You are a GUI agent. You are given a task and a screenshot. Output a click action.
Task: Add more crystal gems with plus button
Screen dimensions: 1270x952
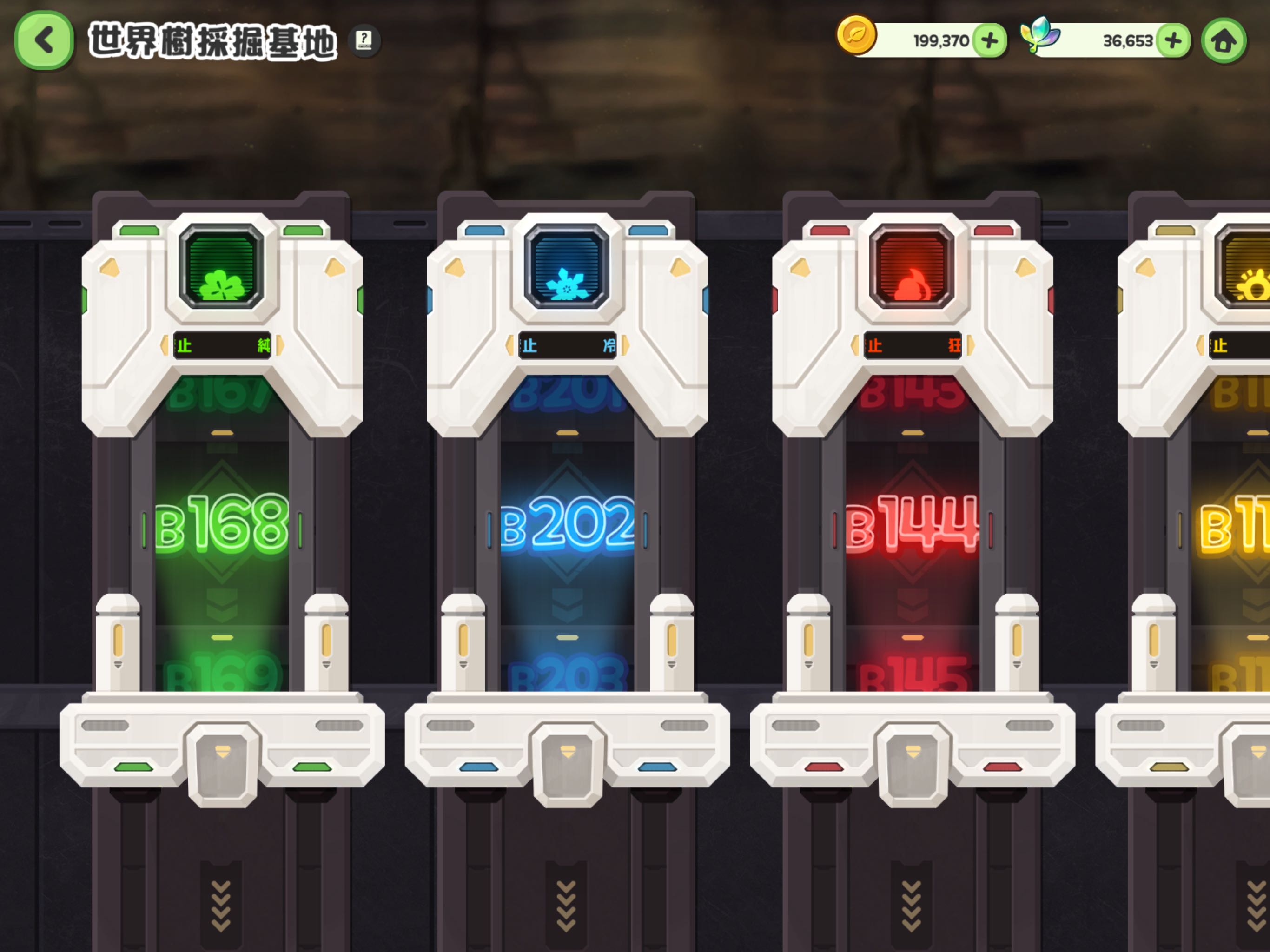[1173, 41]
